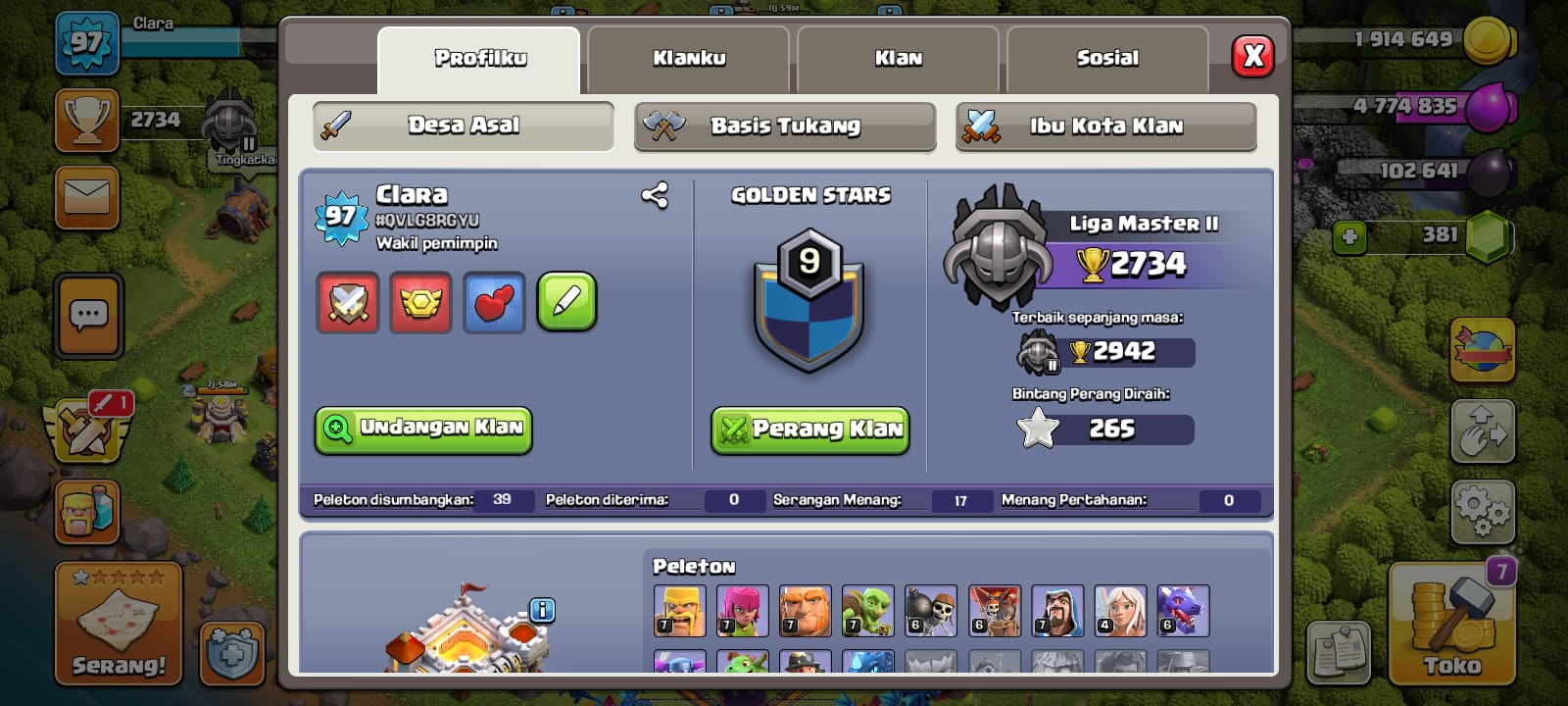Close the profile window

[x=1253, y=56]
